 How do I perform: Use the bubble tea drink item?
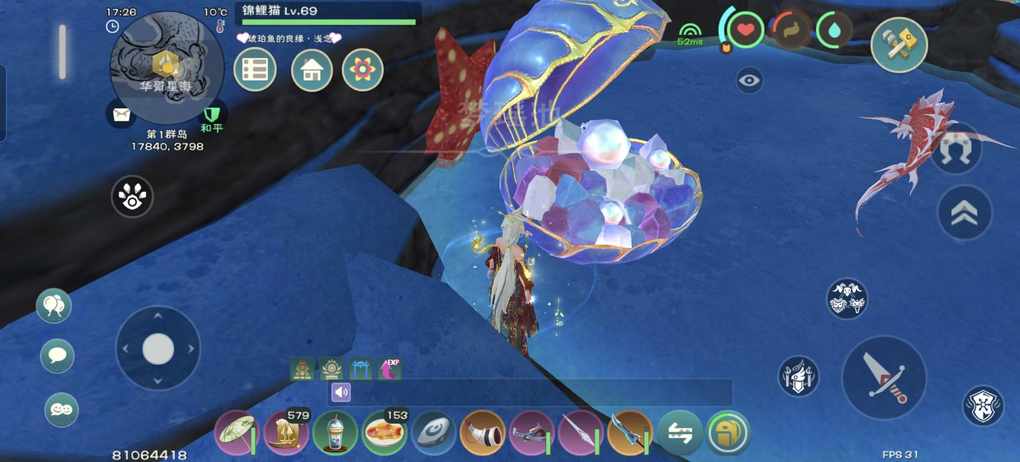coord(335,433)
